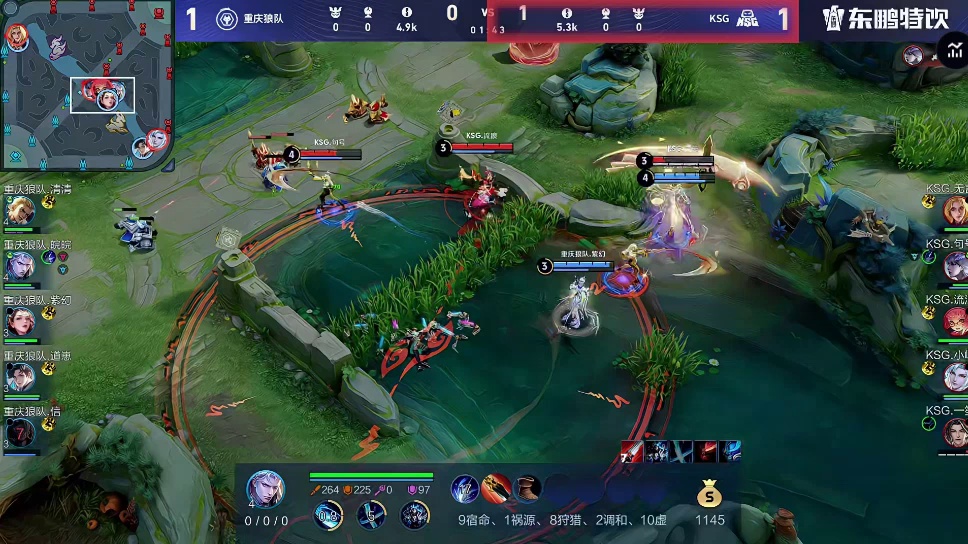Click the spectated hero portrait in bottom panel
This screenshot has width=968, height=544.
[x=265, y=489]
